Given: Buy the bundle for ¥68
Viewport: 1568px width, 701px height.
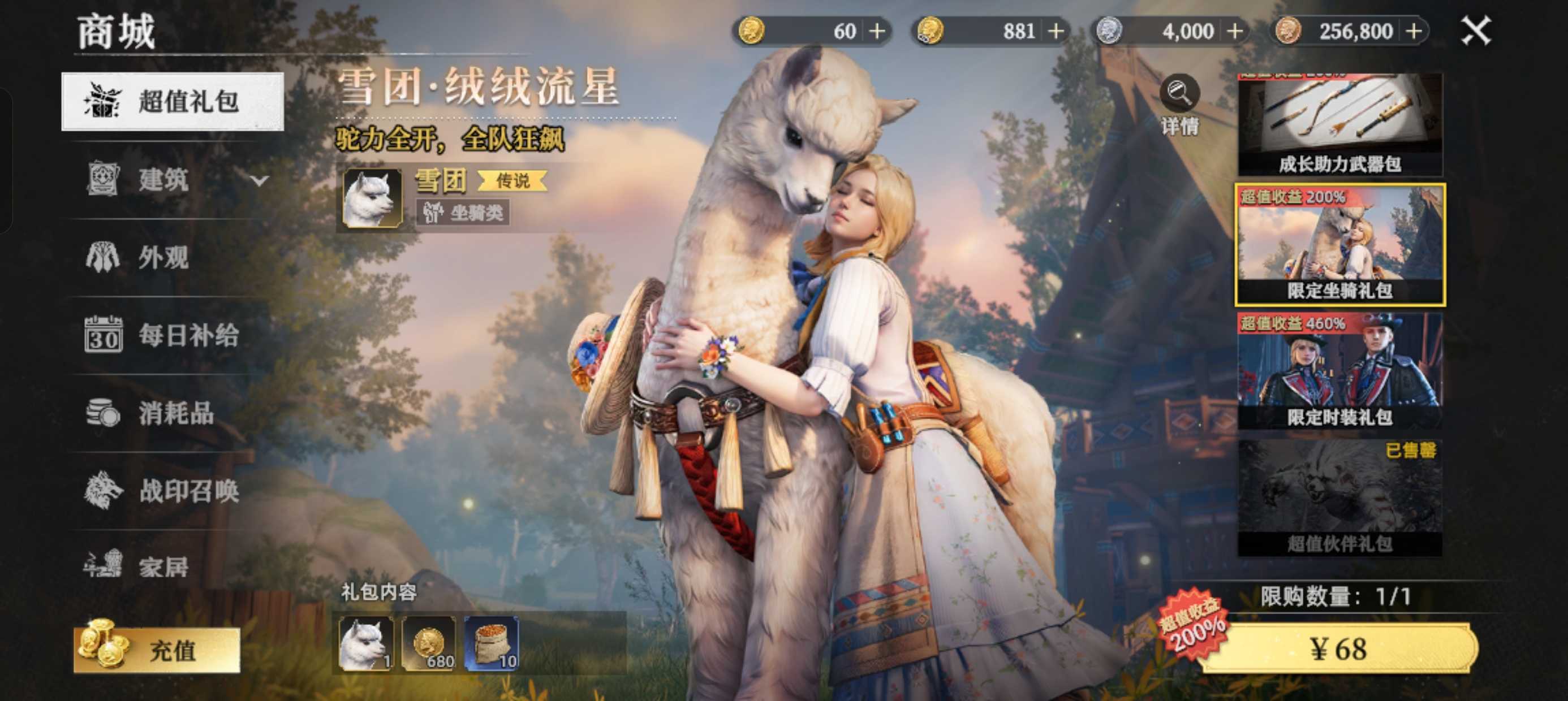Looking at the screenshot, I should coord(1338,648).
